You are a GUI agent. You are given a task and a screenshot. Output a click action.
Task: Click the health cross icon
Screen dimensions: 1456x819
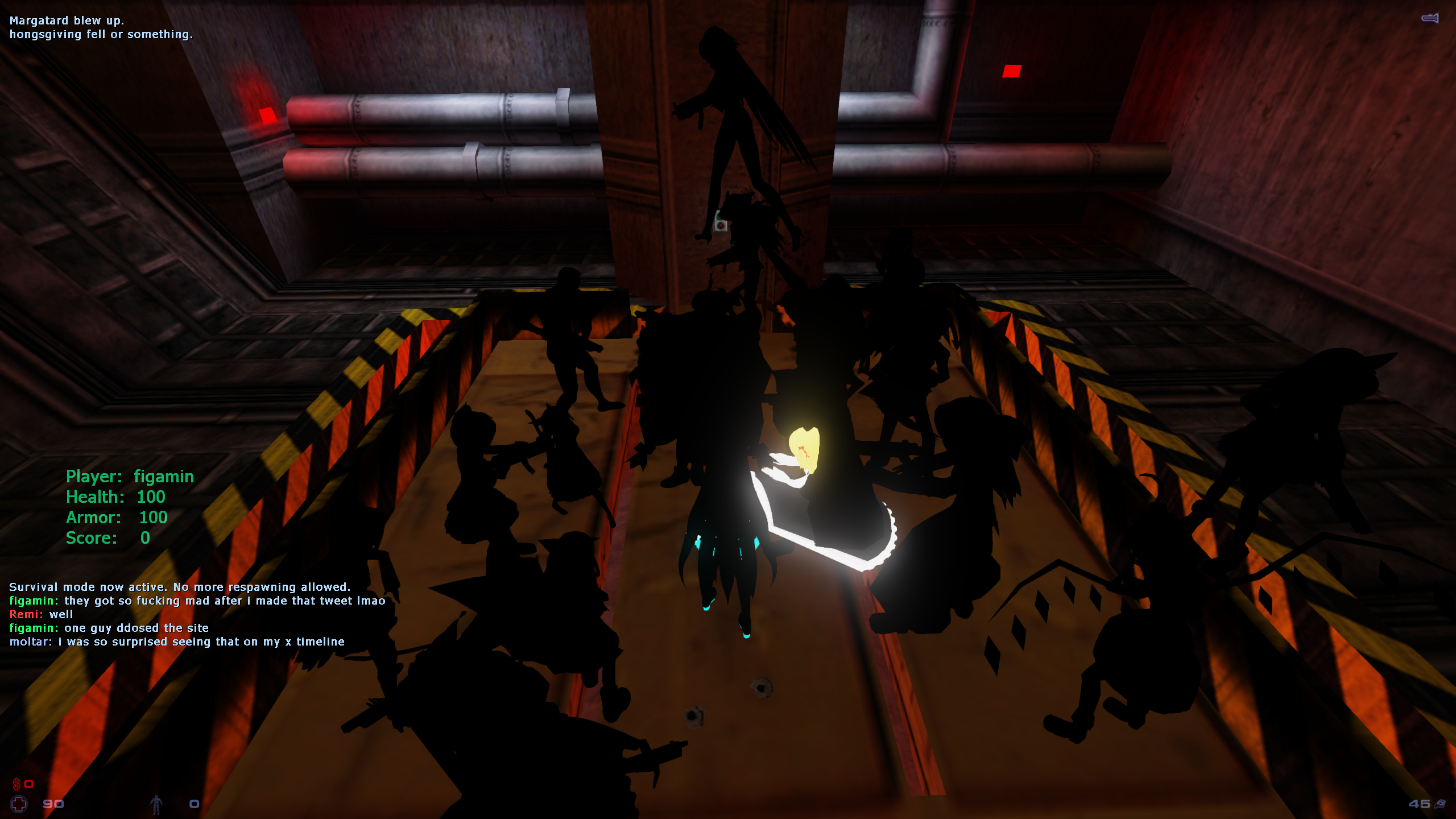[19, 804]
